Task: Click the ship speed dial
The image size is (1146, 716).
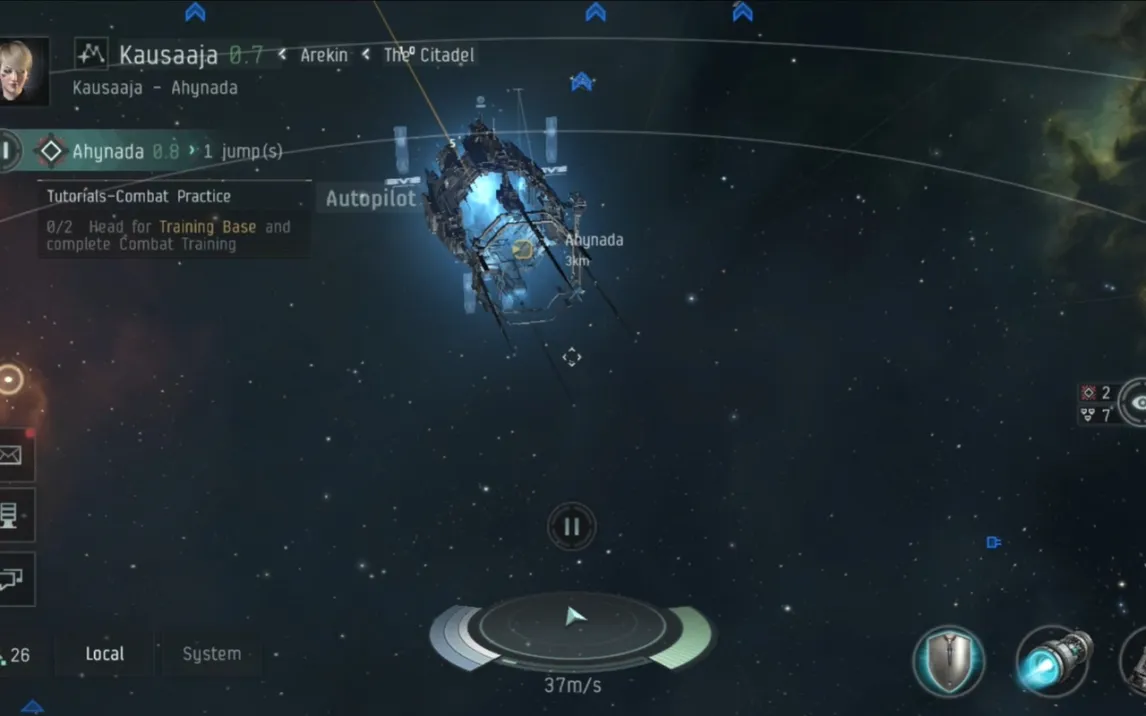Action: [x=571, y=628]
